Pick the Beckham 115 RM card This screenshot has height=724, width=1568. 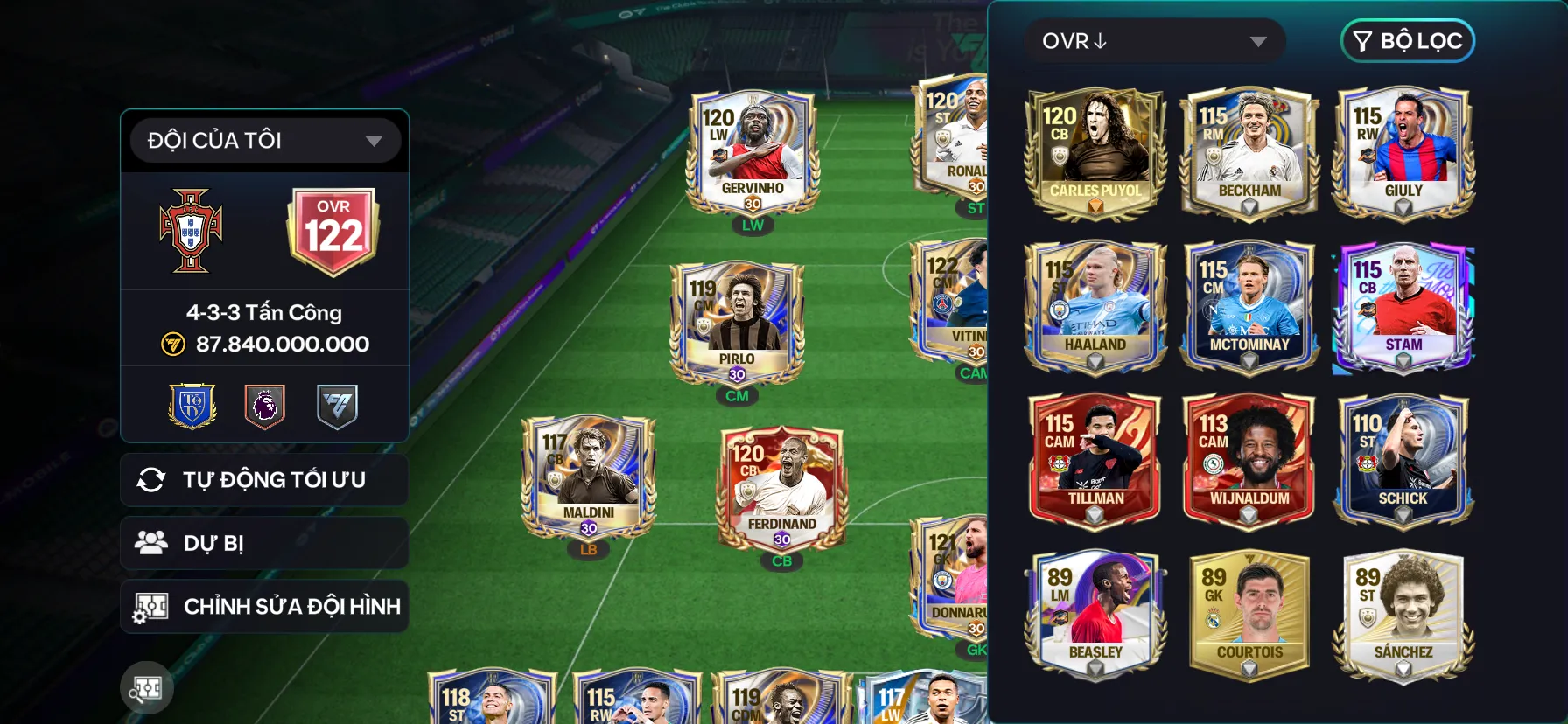click(1249, 153)
